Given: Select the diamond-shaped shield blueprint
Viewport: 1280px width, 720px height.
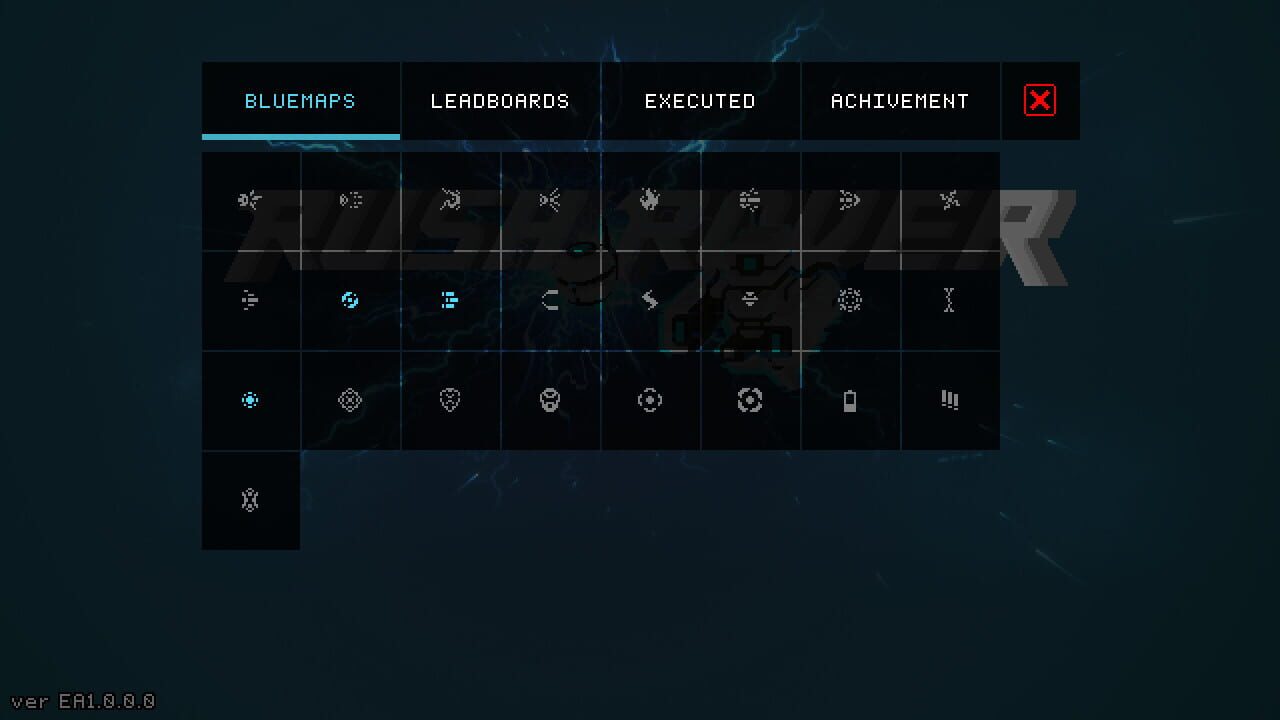Looking at the screenshot, I should pyautogui.click(x=350, y=400).
